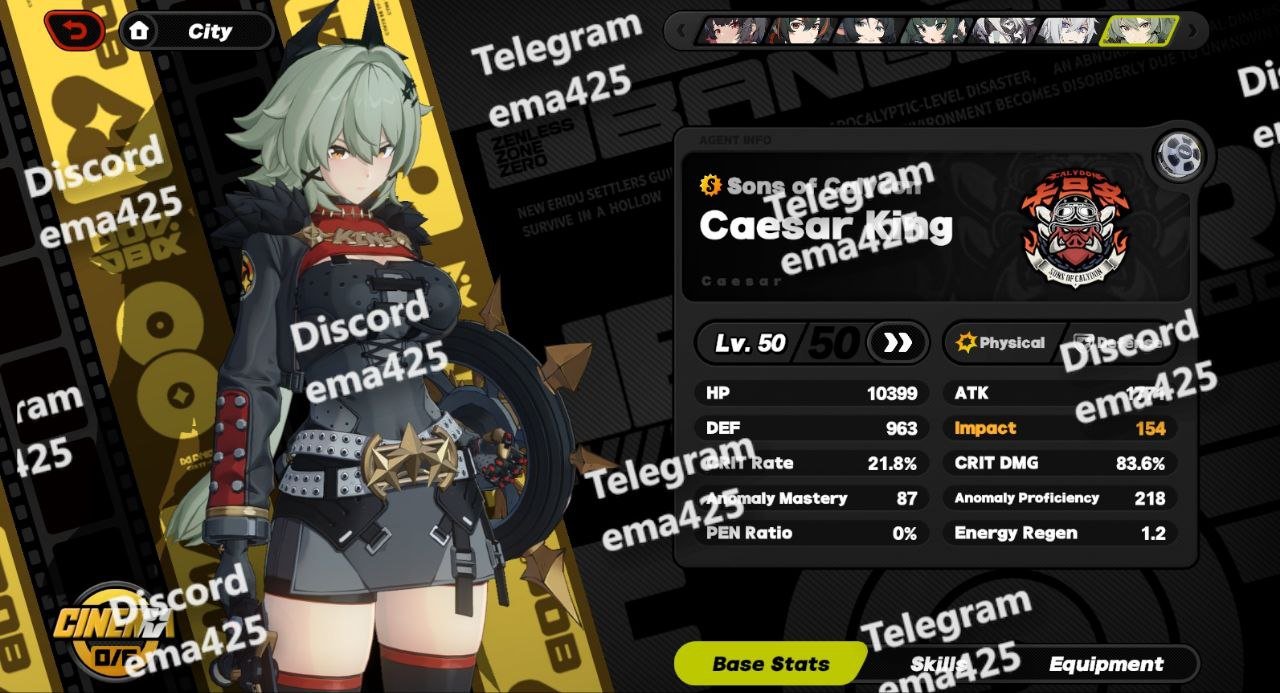Click the double-arrow level up button

pos(897,343)
